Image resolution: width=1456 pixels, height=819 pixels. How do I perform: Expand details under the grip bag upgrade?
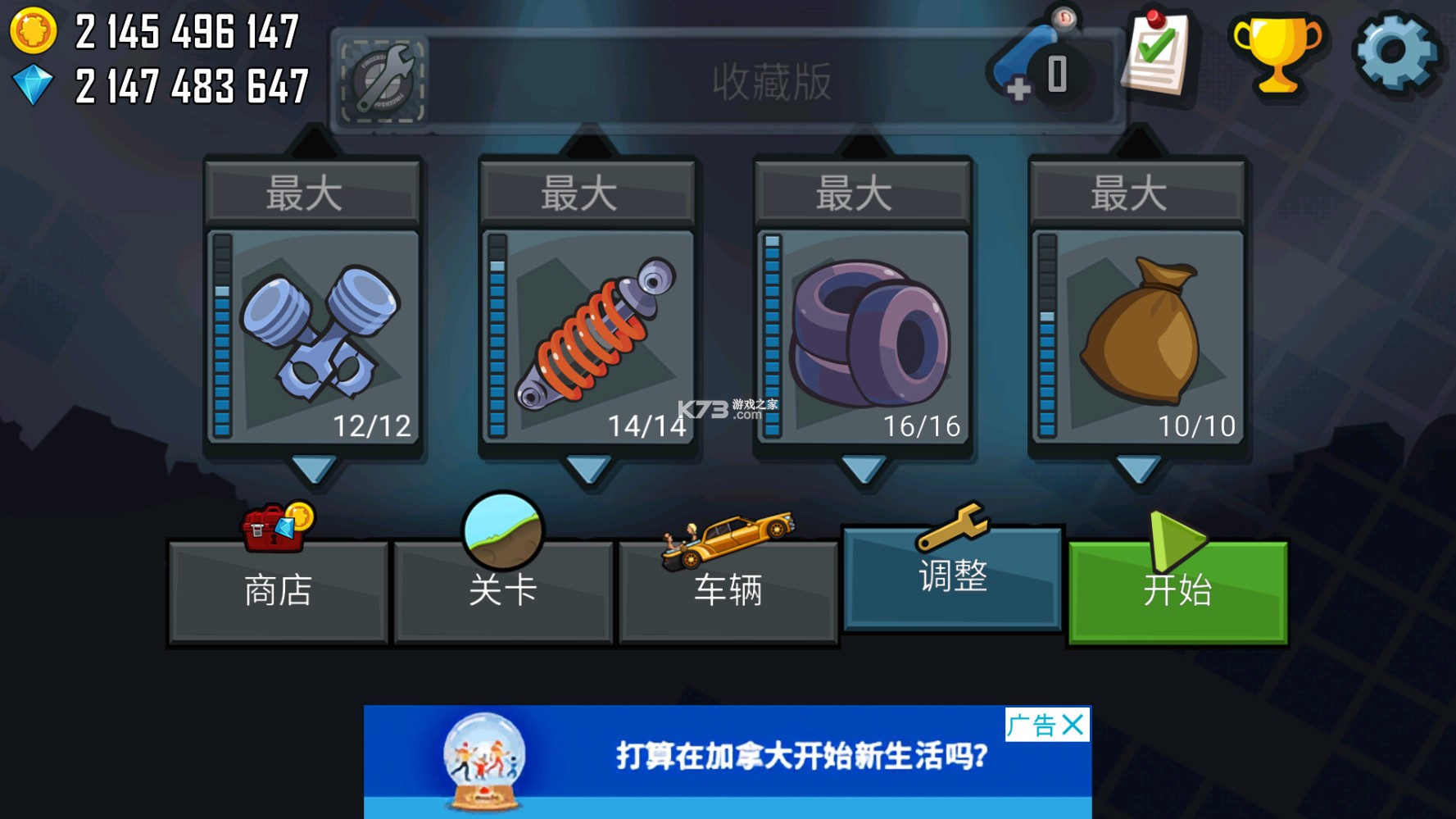(1139, 470)
